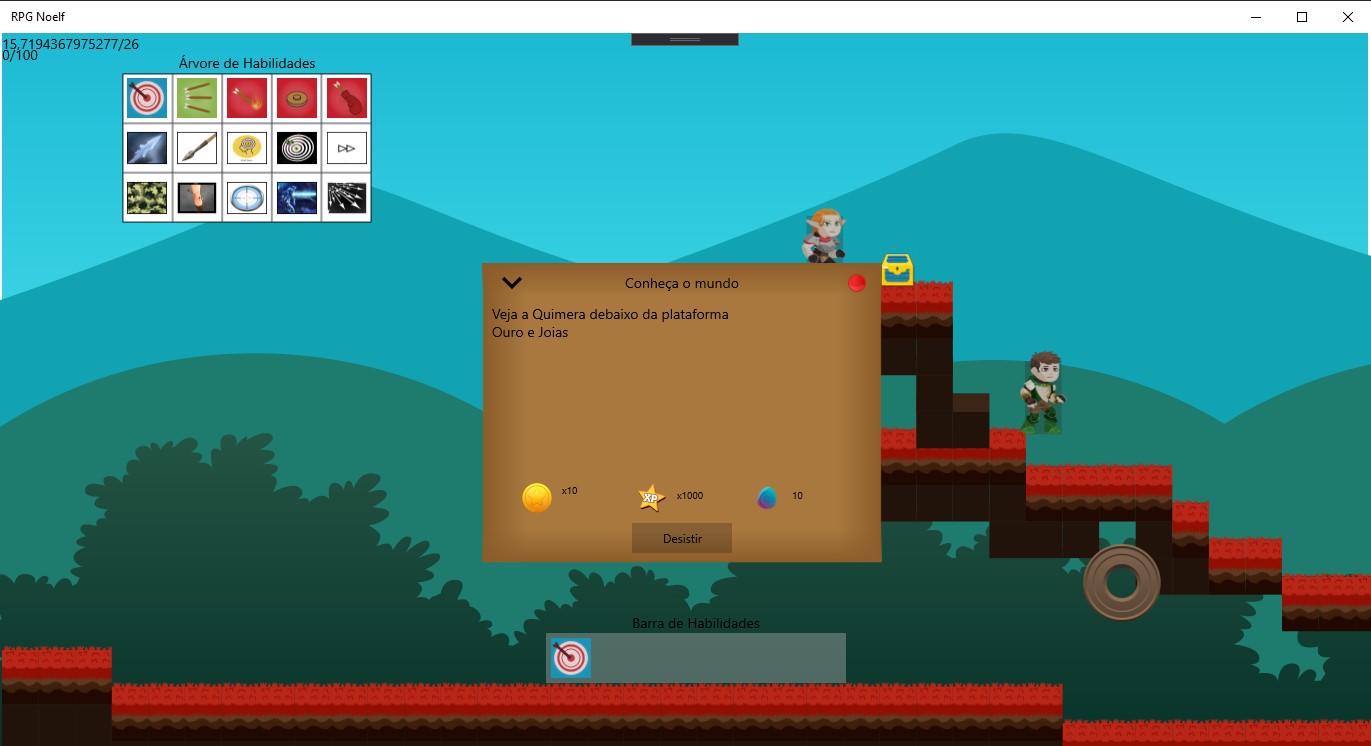Click the XP star x1000 reward
This screenshot has height=746, width=1371.
point(651,496)
